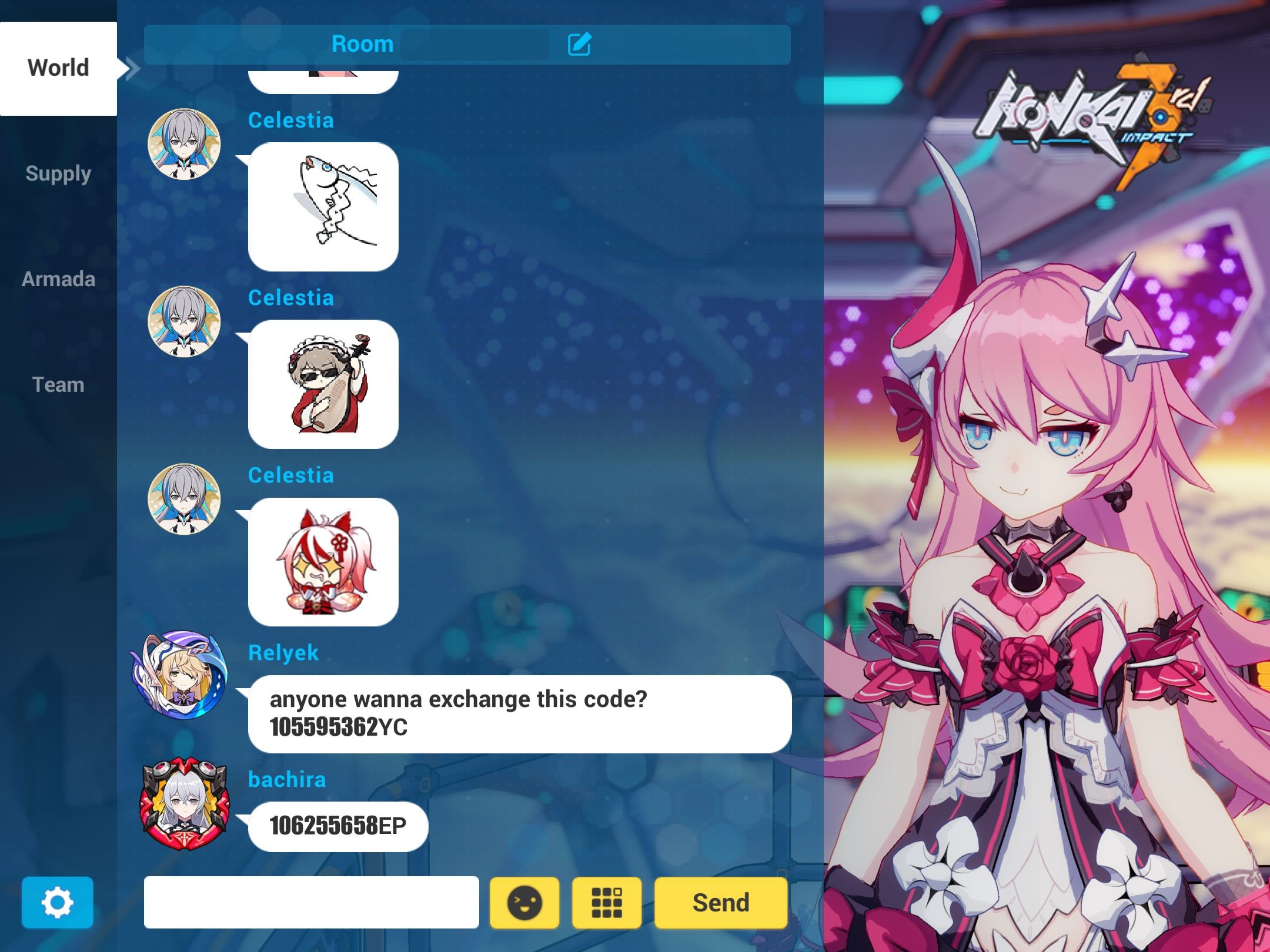This screenshot has width=1270, height=952.
Task: Open the quick phrase grid panel
Action: [607, 902]
